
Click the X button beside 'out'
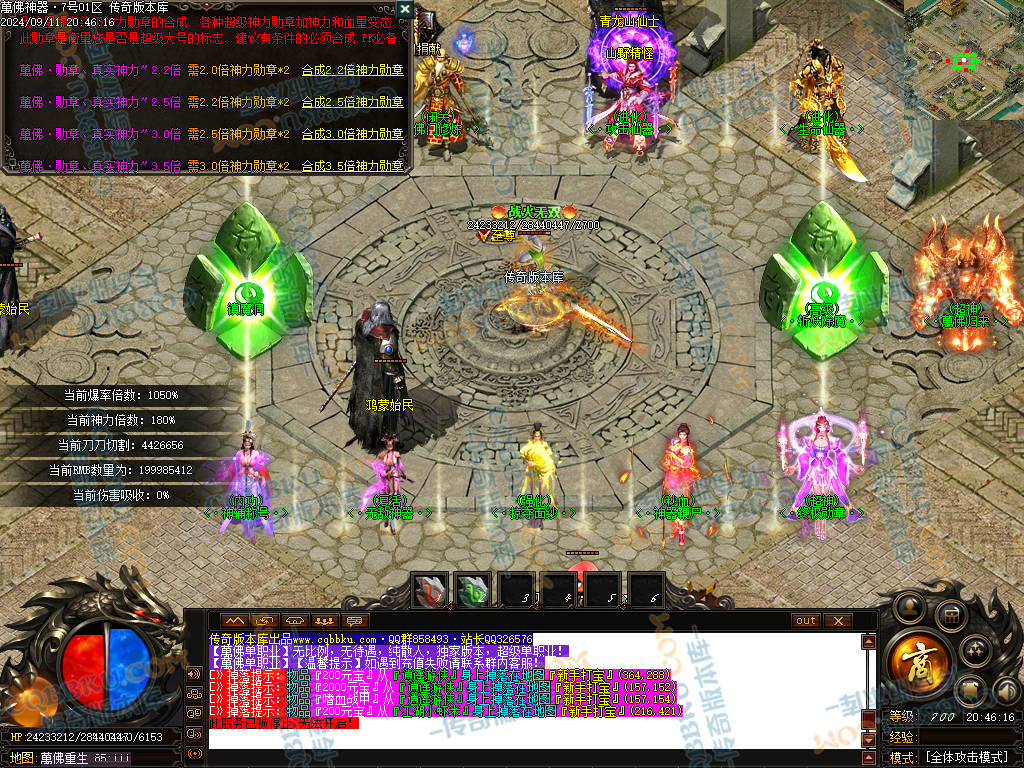[x=837, y=621]
